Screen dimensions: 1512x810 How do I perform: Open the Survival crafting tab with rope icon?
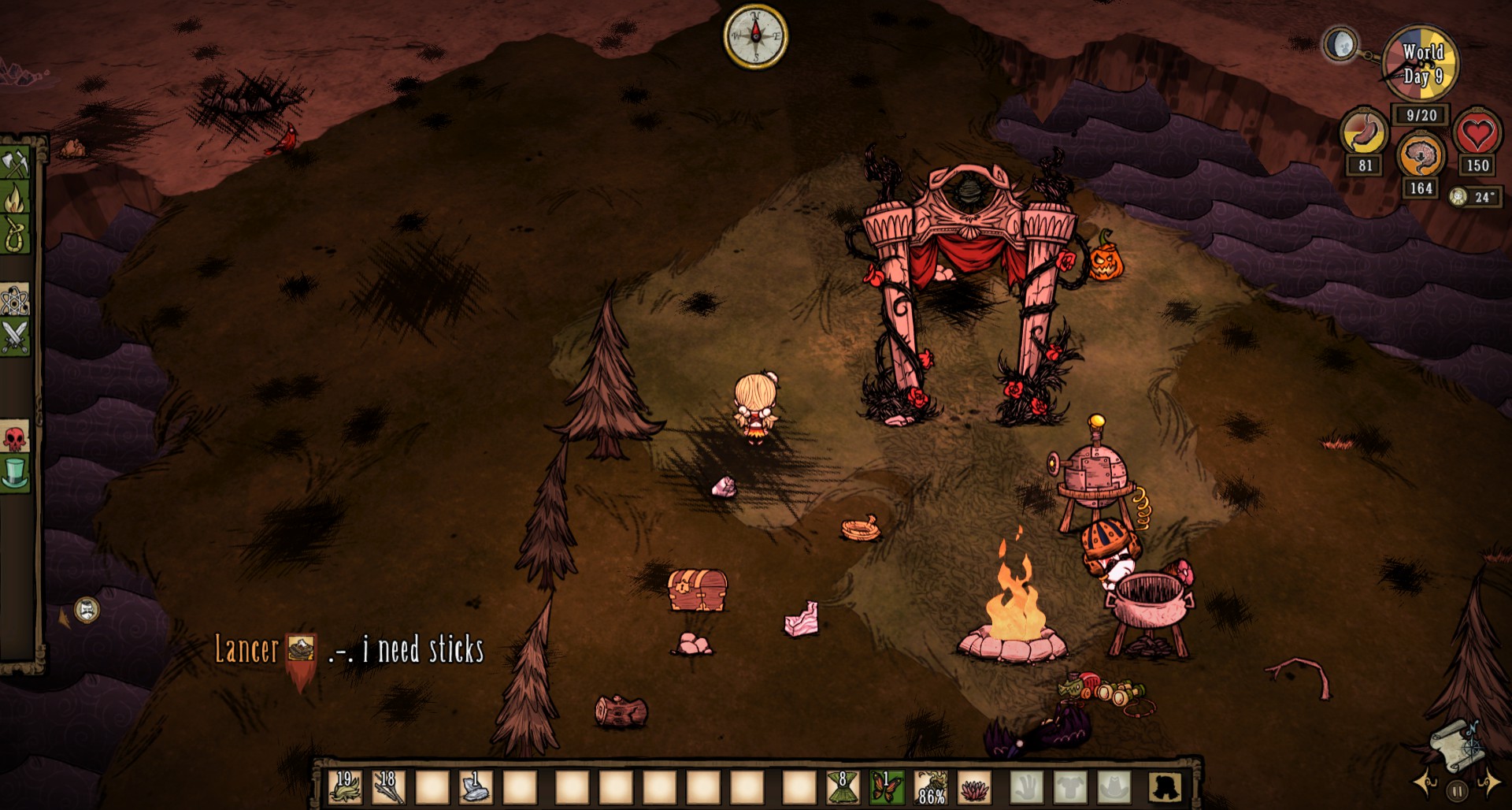click(x=15, y=235)
